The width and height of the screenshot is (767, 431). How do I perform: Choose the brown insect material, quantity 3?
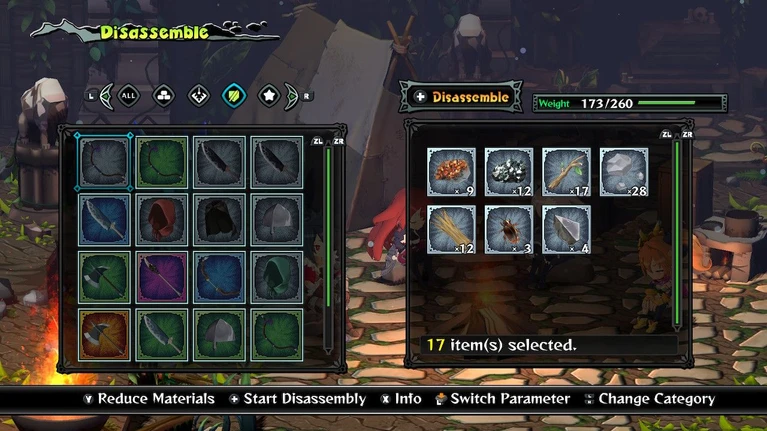(509, 229)
